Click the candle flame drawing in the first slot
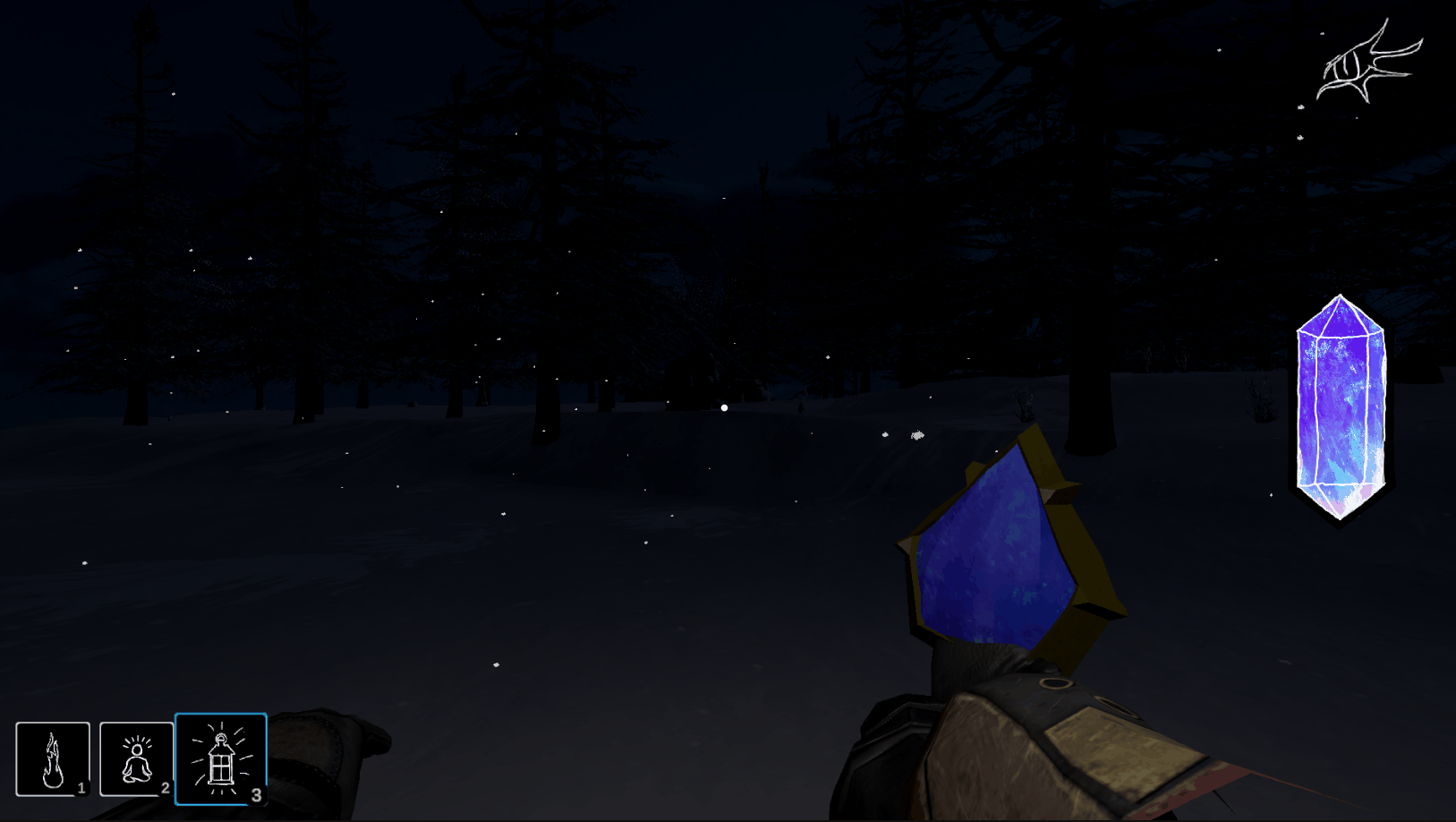The height and width of the screenshot is (822, 1456). pos(52,759)
